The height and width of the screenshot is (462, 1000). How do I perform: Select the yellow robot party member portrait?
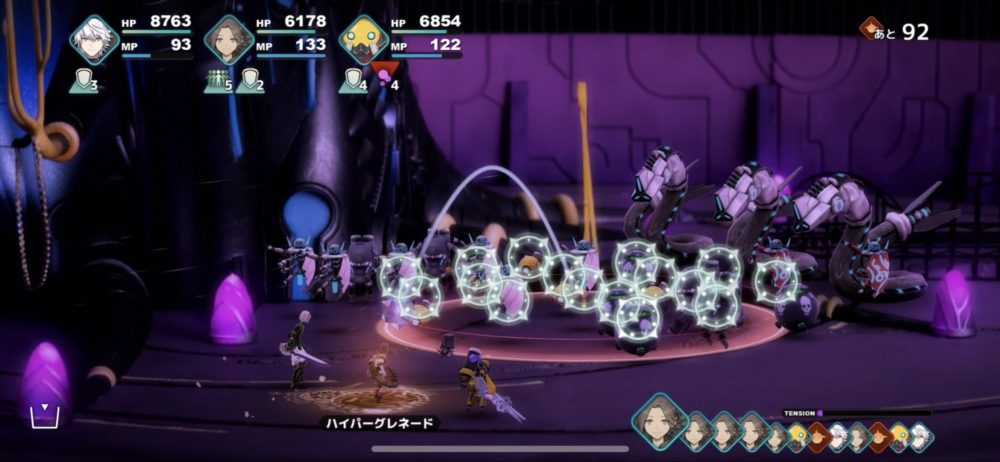pos(364,40)
